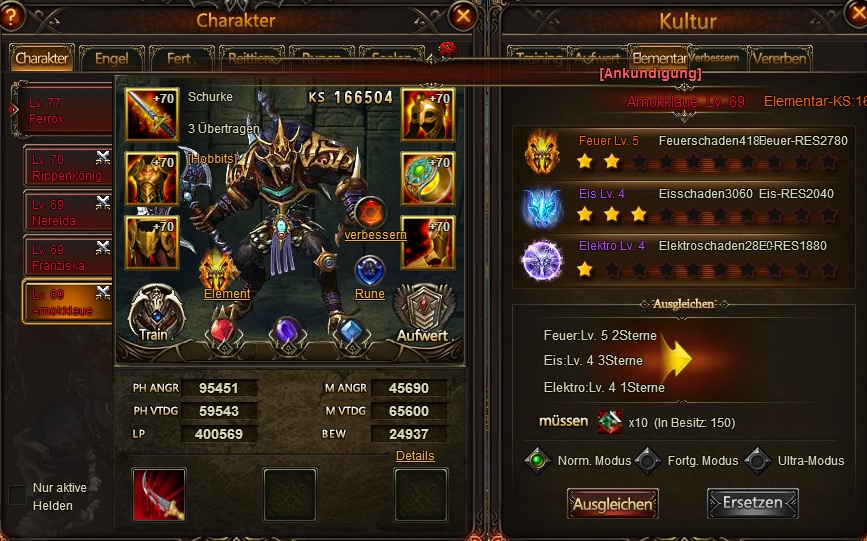Switch to the Engel tab
Screen dimensions: 867x541
pyautogui.click(x=111, y=59)
